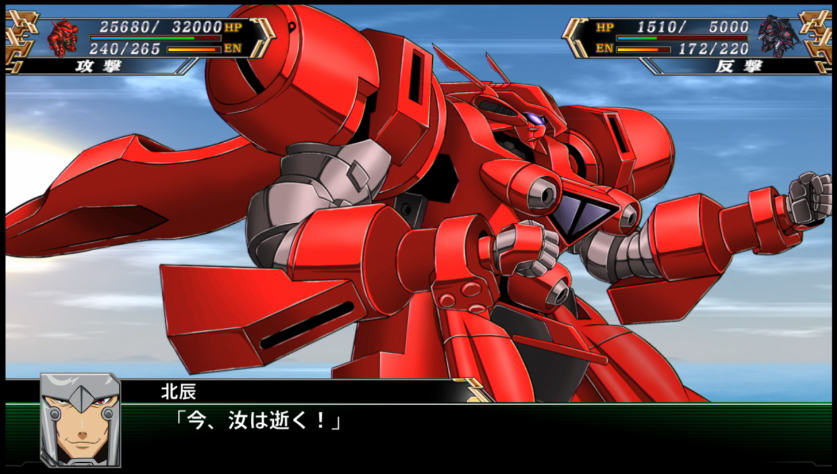Select the 北辰 pilot portrait
The image size is (837, 474).
point(80,420)
